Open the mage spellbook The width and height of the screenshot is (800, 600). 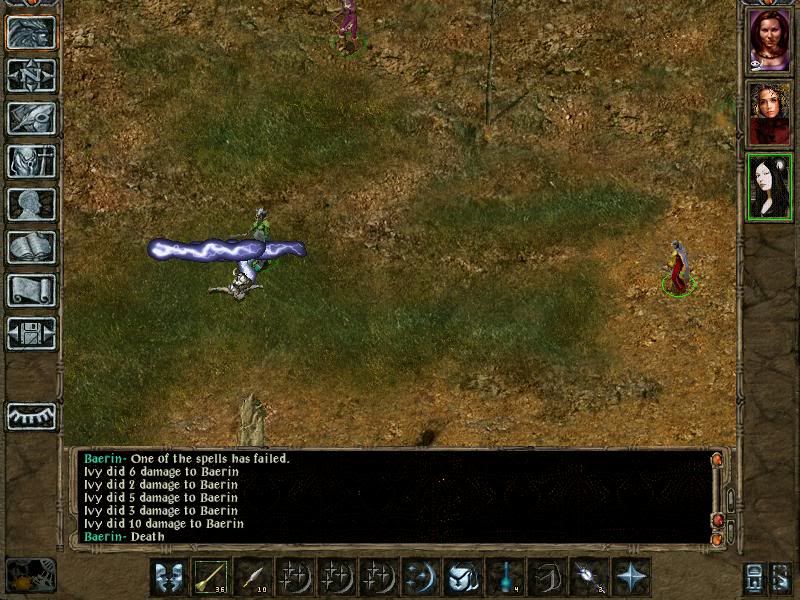31,247
